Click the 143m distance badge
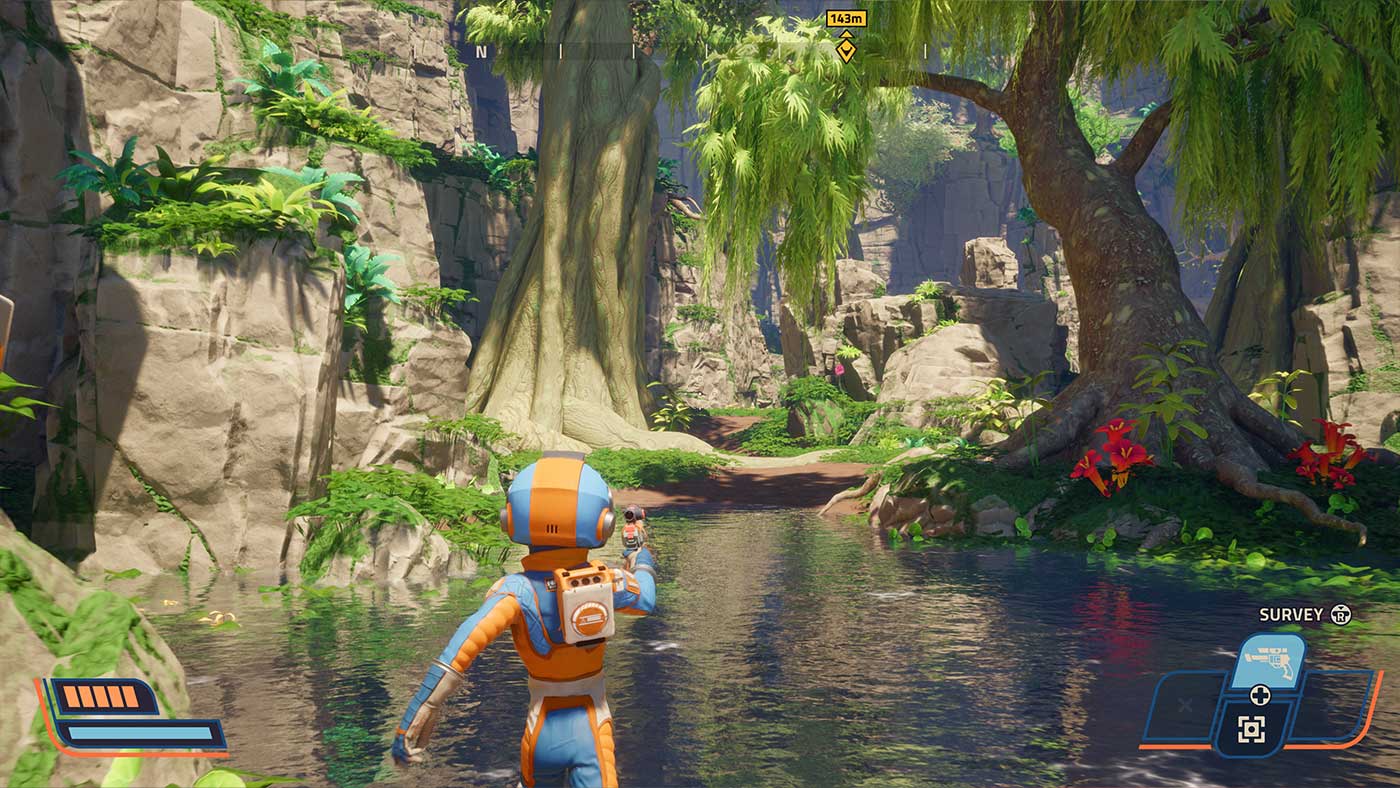The image size is (1400, 788). coord(847,19)
